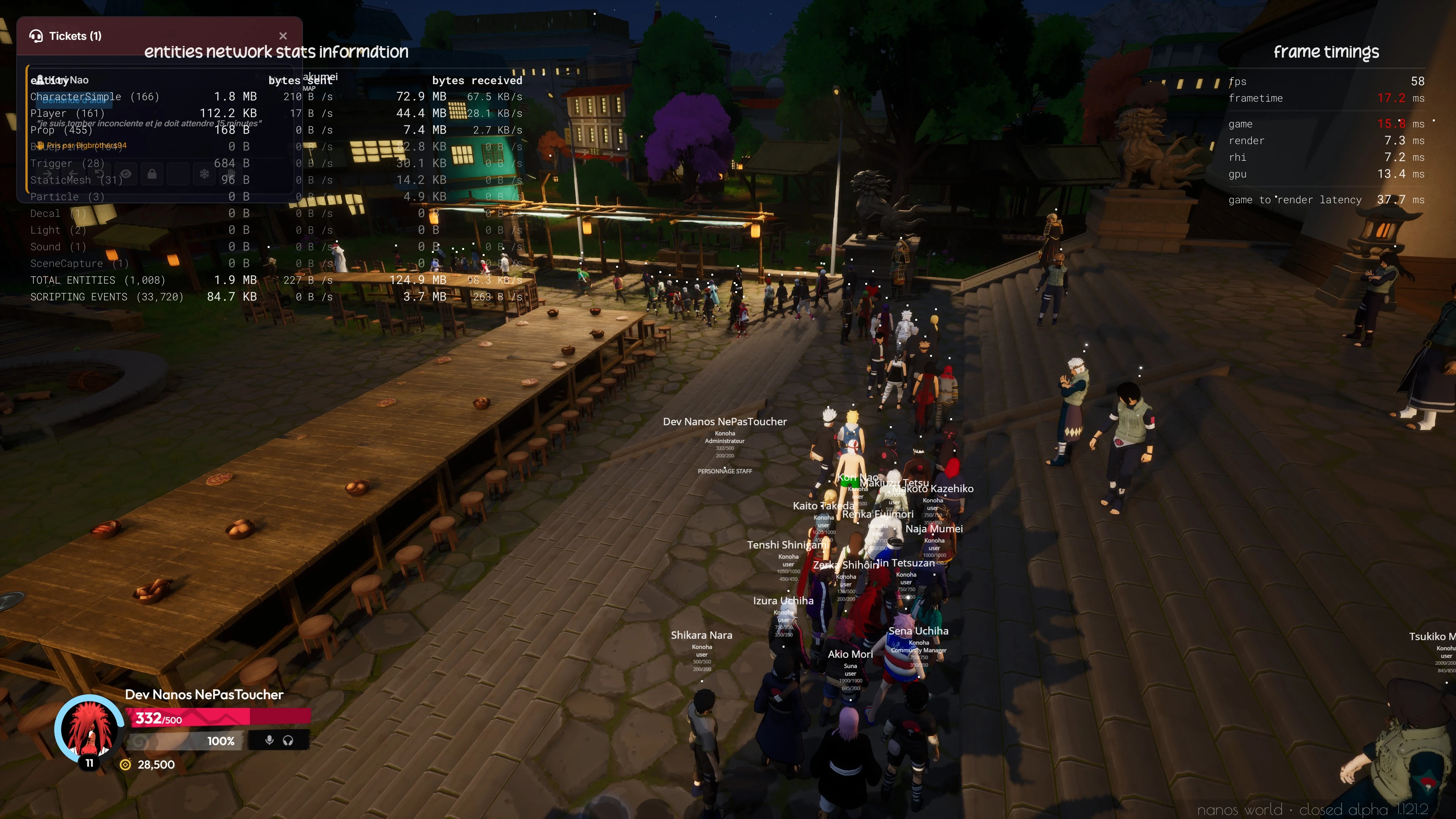Click the right-arrow ticket action button
The width and height of the screenshot is (1456, 819).
(47, 174)
